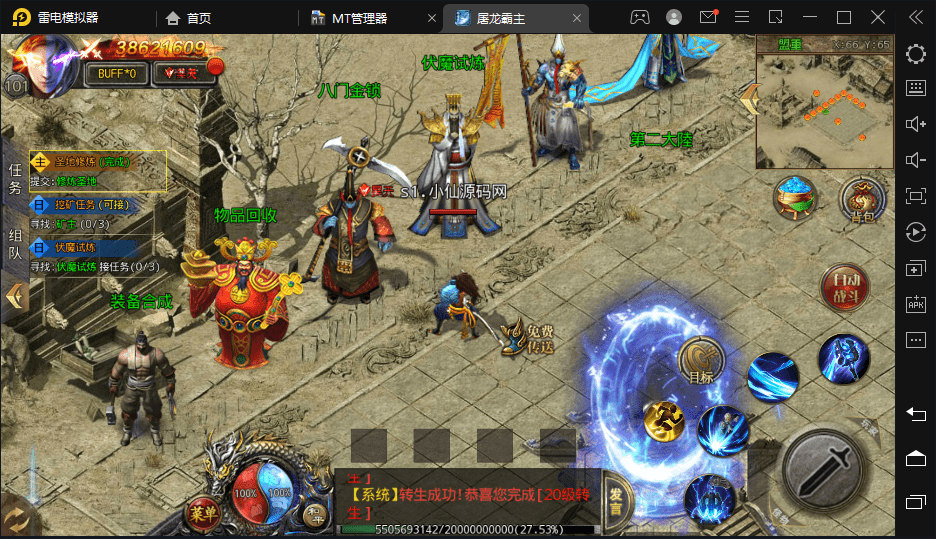Tap the 目标 target button
The height and width of the screenshot is (539, 936).
pos(701,362)
